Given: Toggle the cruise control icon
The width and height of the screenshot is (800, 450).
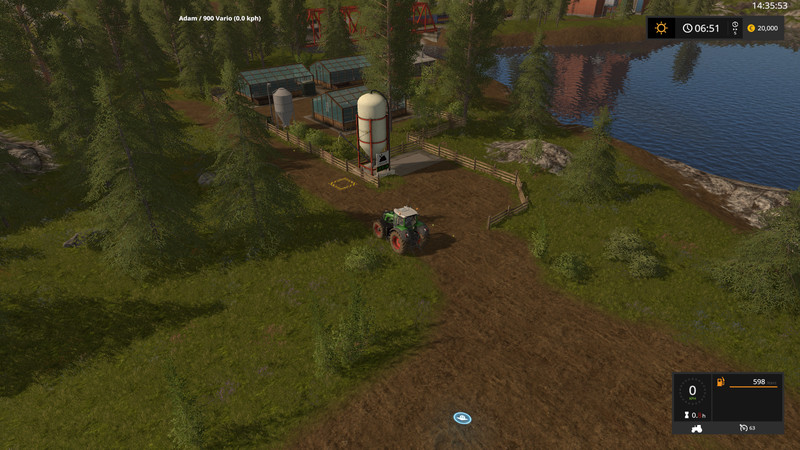Looking at the screenshot, I should [744, 427].
